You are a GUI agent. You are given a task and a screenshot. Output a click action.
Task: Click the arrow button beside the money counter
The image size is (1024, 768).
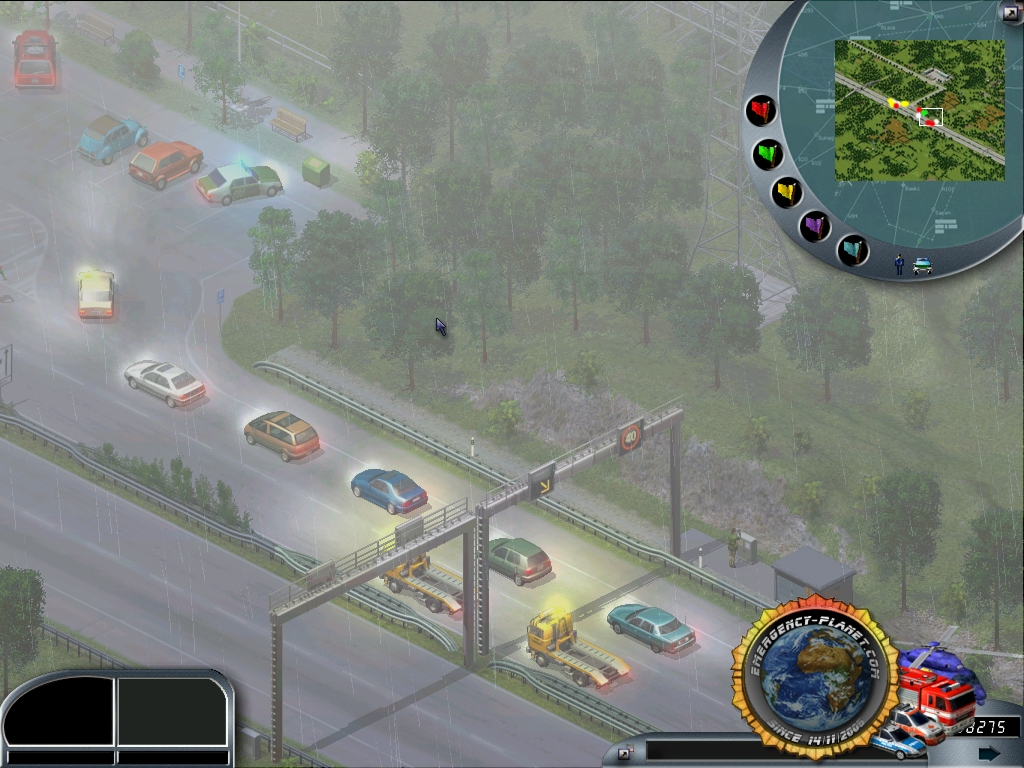coord(989,753)
